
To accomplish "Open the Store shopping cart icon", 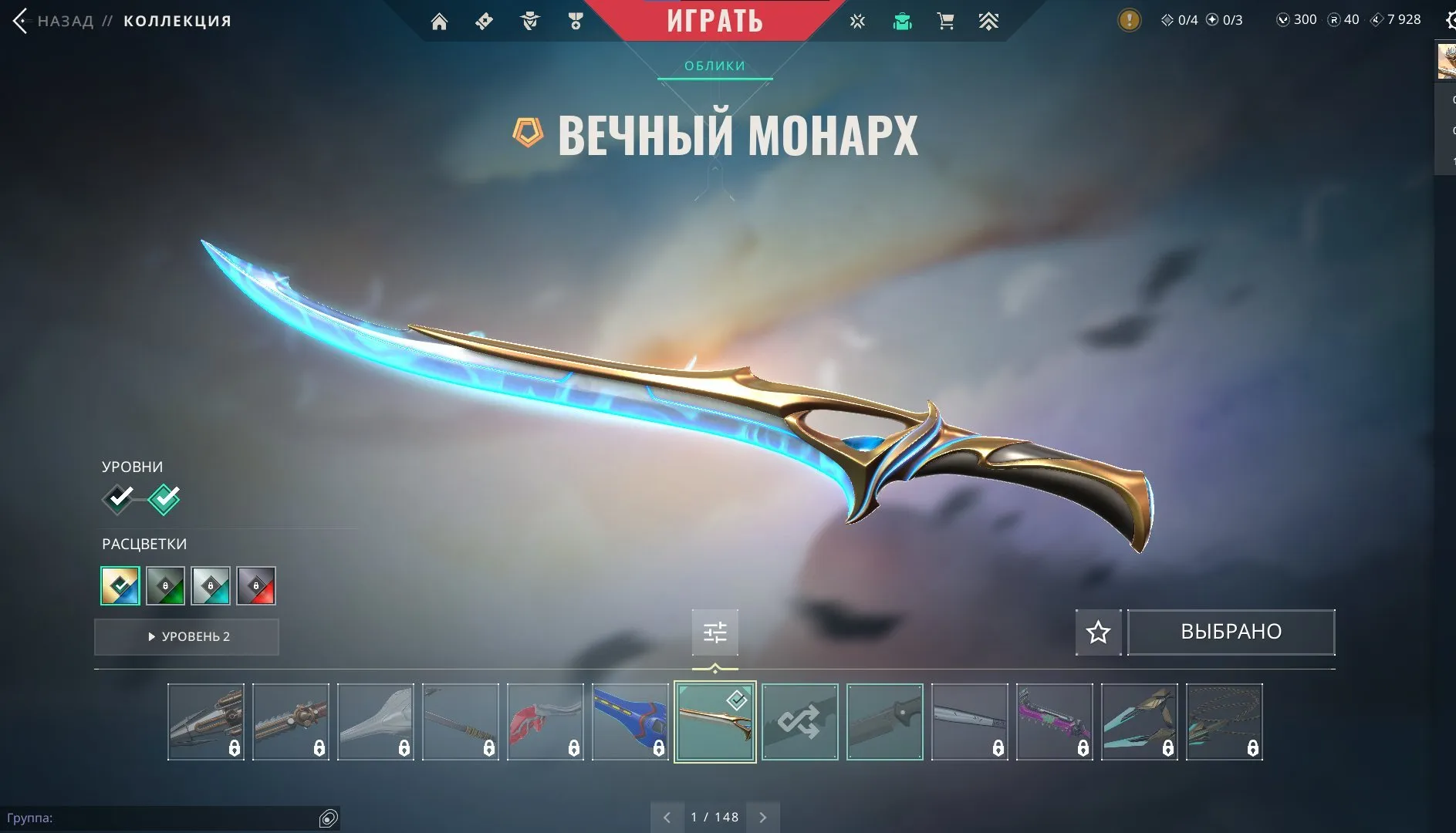I will (x=947, y=21).
